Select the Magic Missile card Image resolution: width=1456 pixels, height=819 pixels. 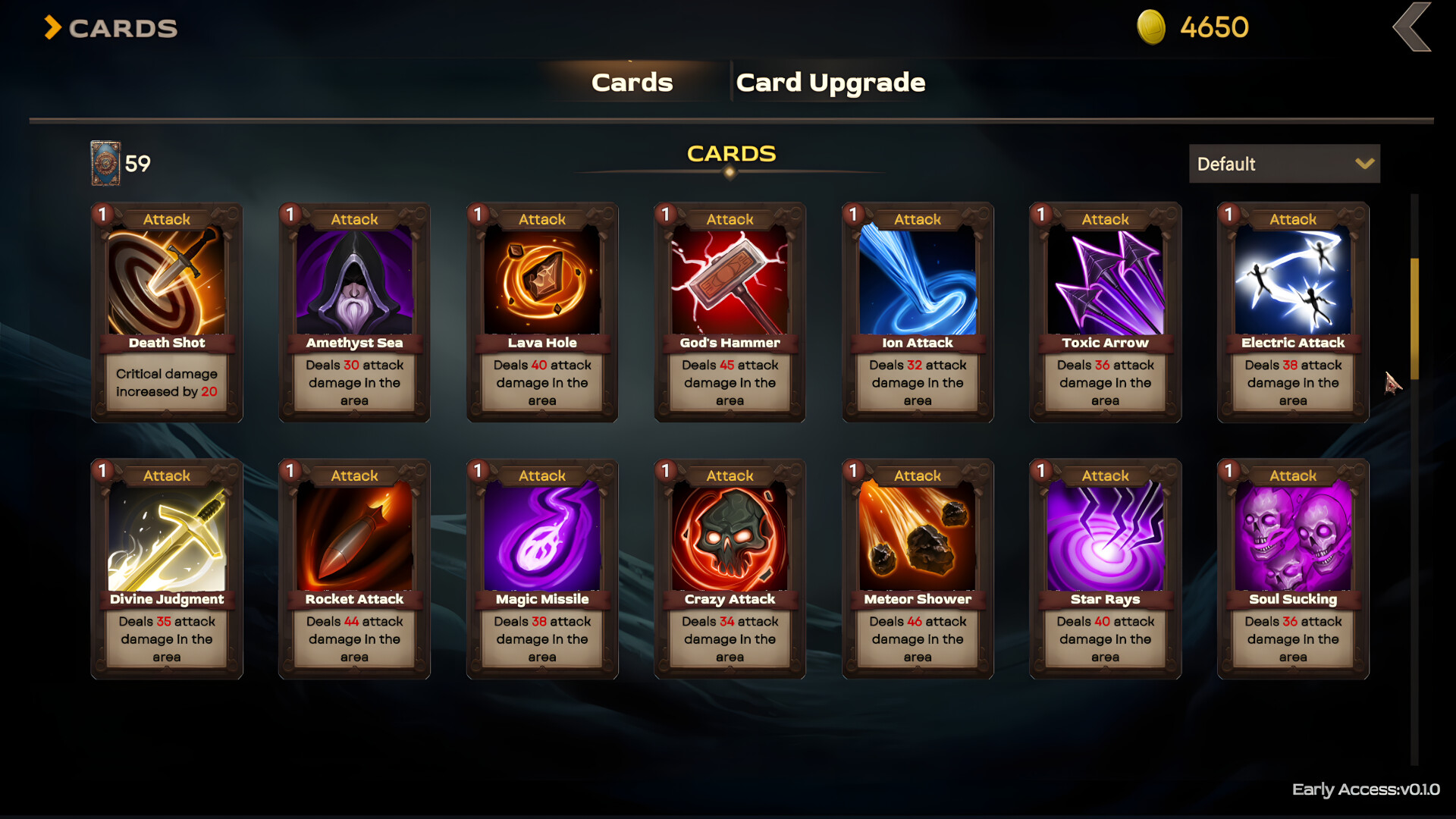[541, 567]
